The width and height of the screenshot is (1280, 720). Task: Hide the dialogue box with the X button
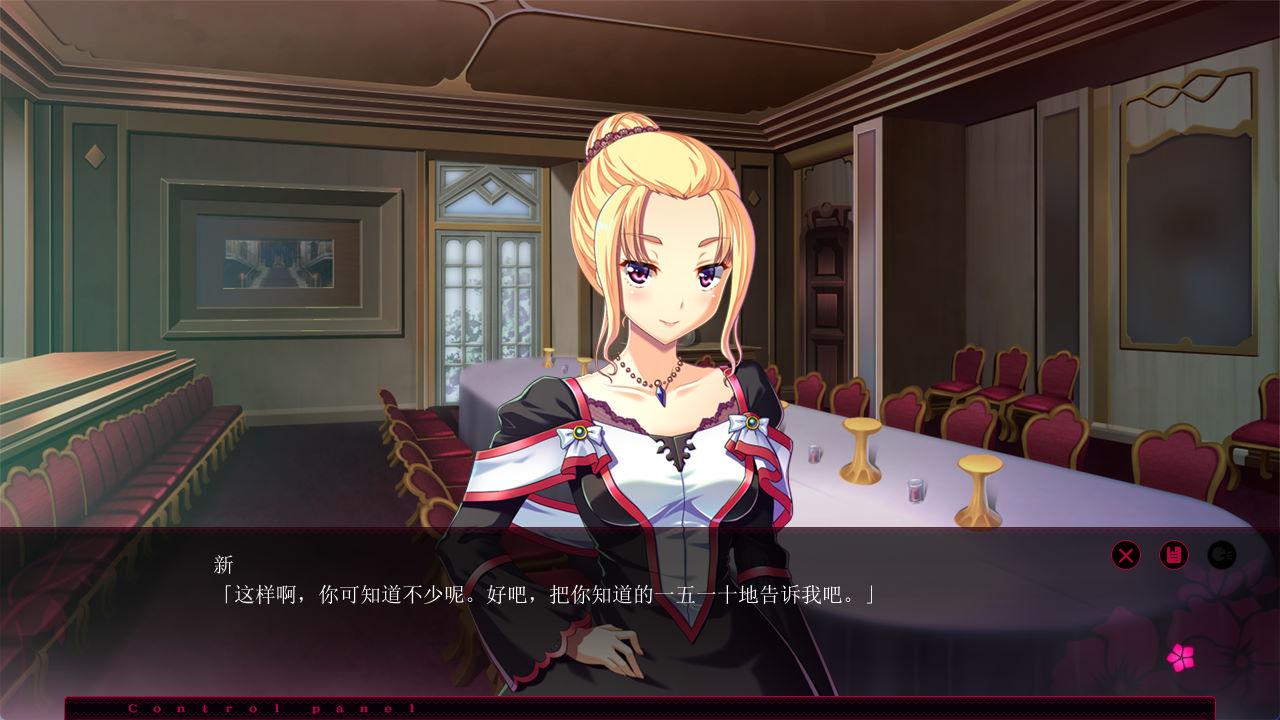tap(1126, 554)
